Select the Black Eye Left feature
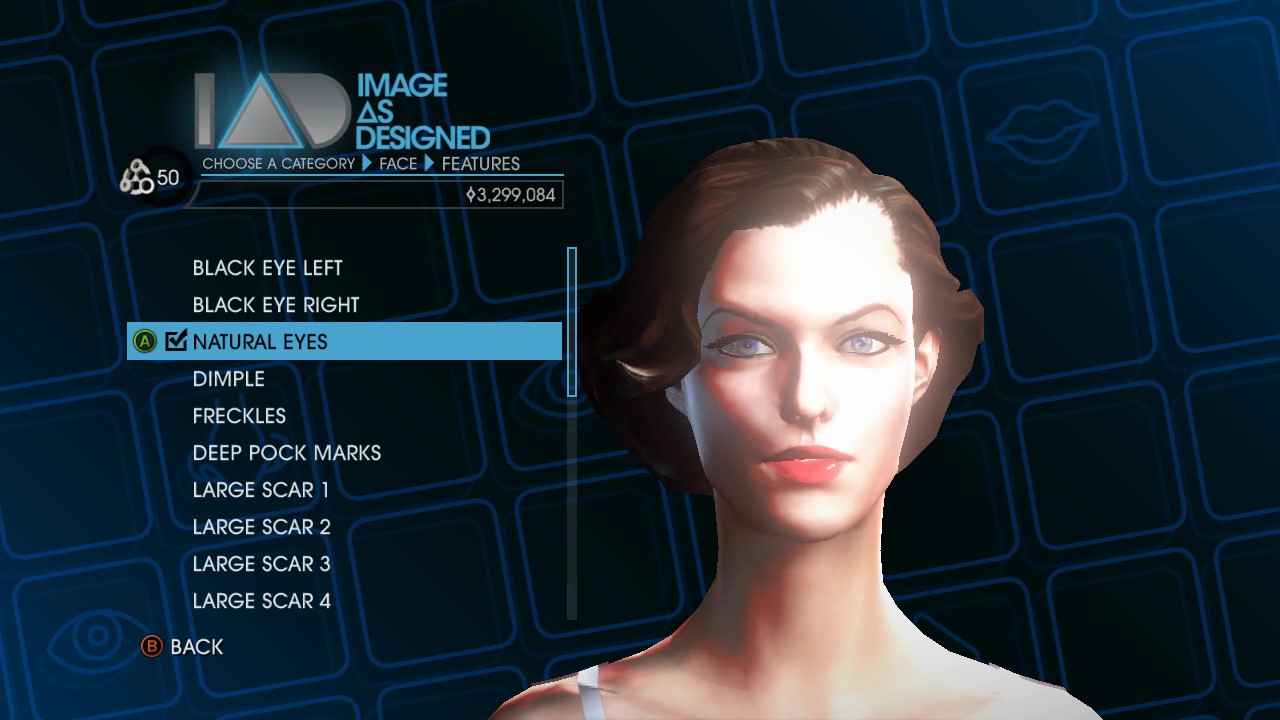The image size is (1280, 720). (x=267, y=268)
